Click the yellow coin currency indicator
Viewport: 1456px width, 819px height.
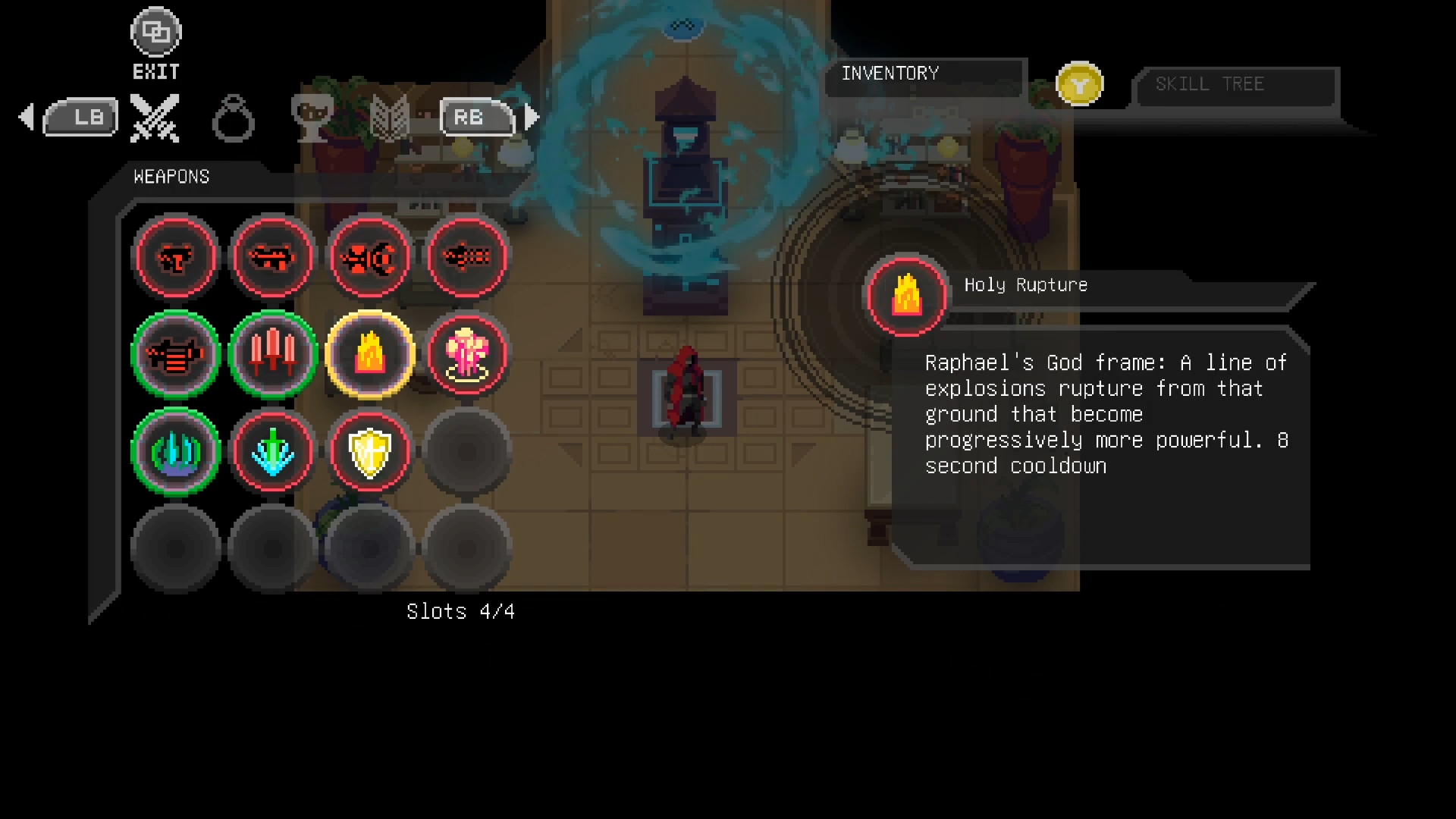coord(1080,83)
